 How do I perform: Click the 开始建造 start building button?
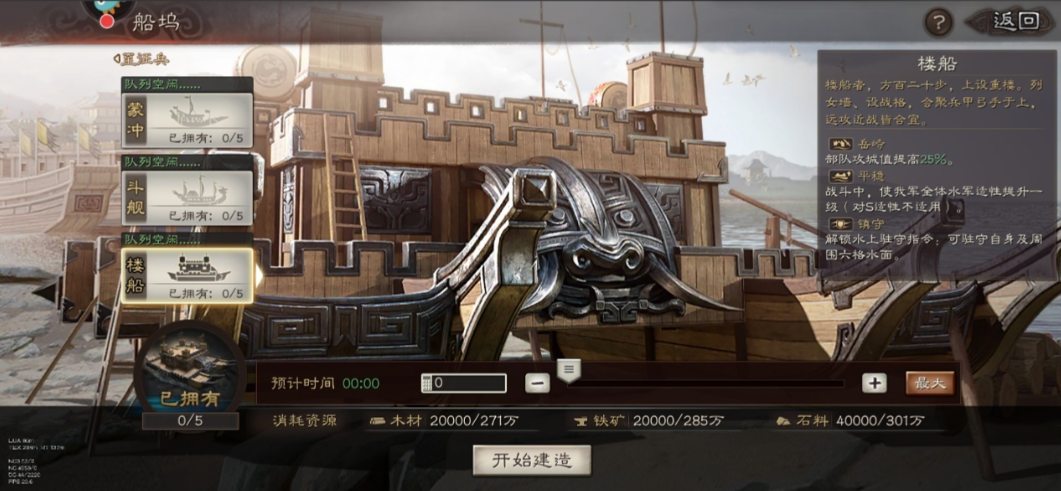(x=532, y=460)
